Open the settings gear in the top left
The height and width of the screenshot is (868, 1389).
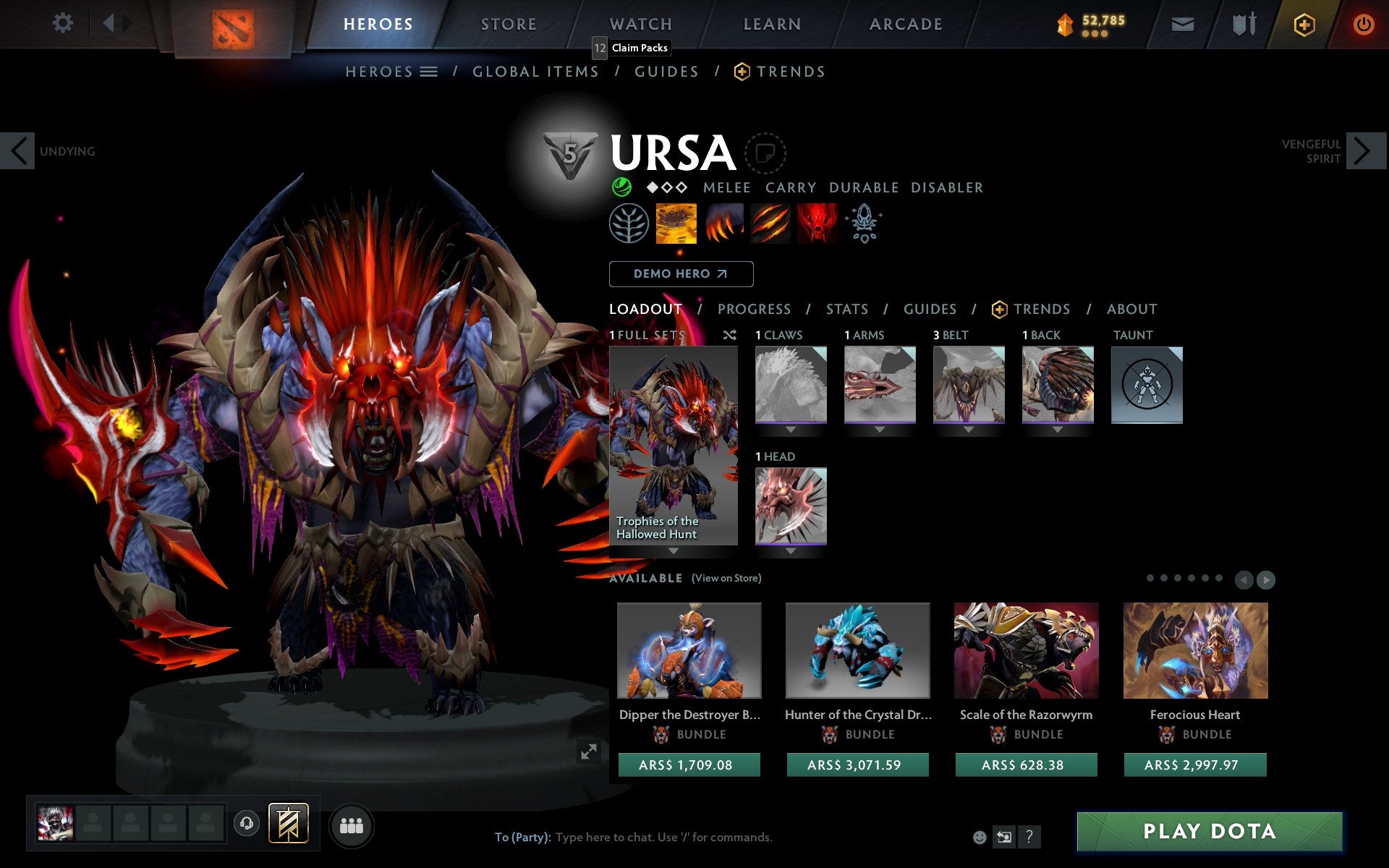click(64, 23)
